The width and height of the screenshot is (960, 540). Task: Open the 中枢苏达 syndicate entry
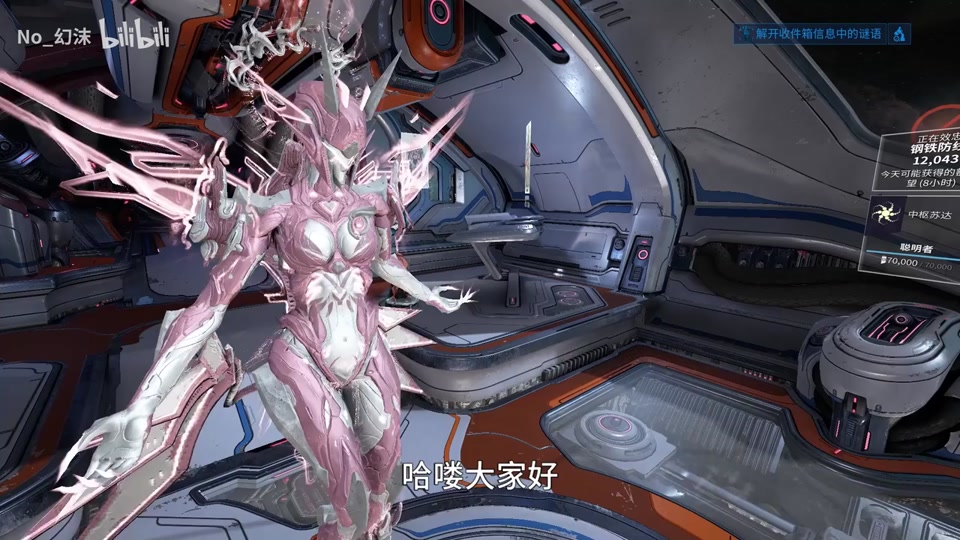[x=915, y=213]
